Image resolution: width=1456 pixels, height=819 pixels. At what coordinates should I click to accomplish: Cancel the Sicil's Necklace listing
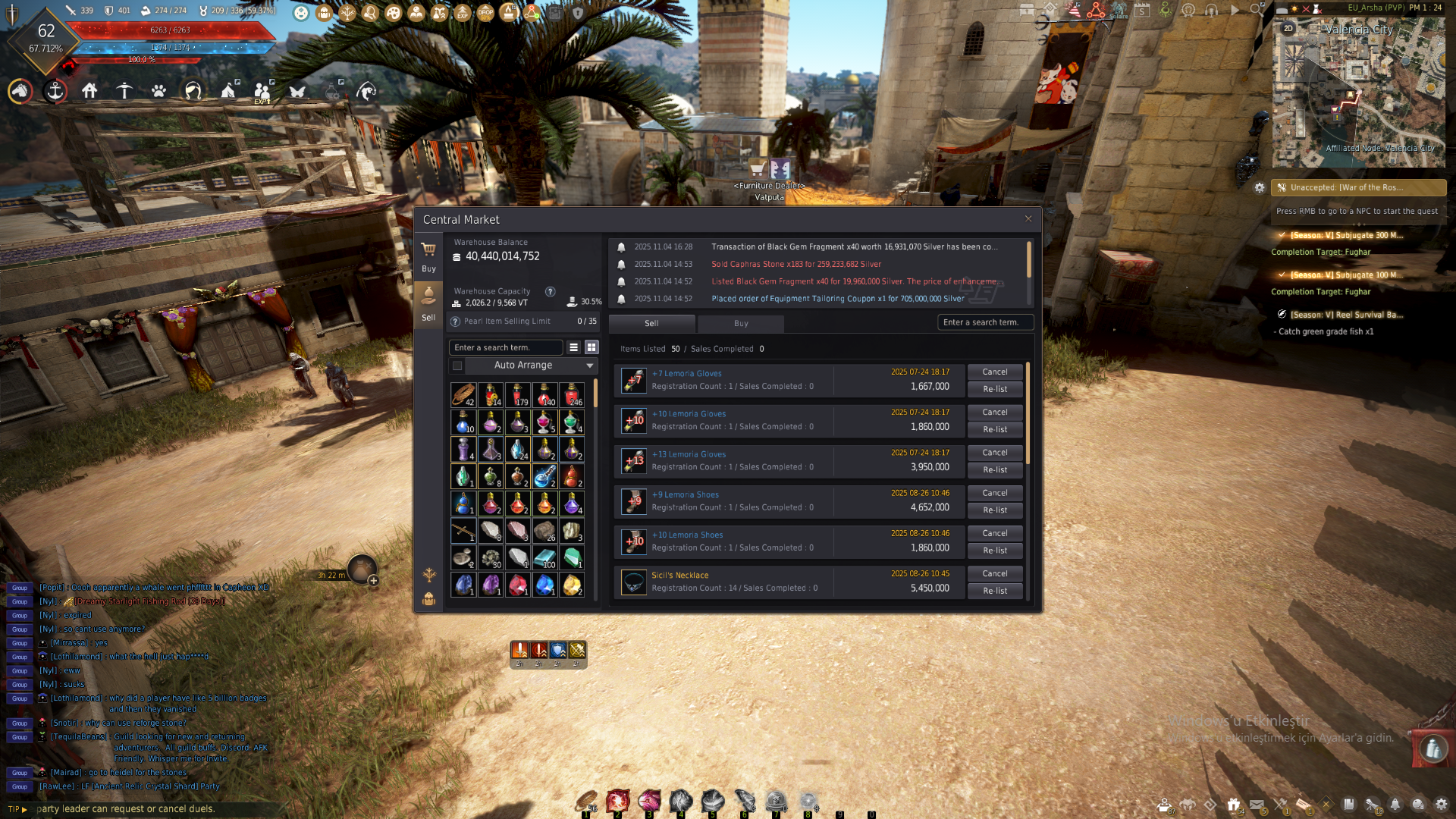tap(995, 574)
